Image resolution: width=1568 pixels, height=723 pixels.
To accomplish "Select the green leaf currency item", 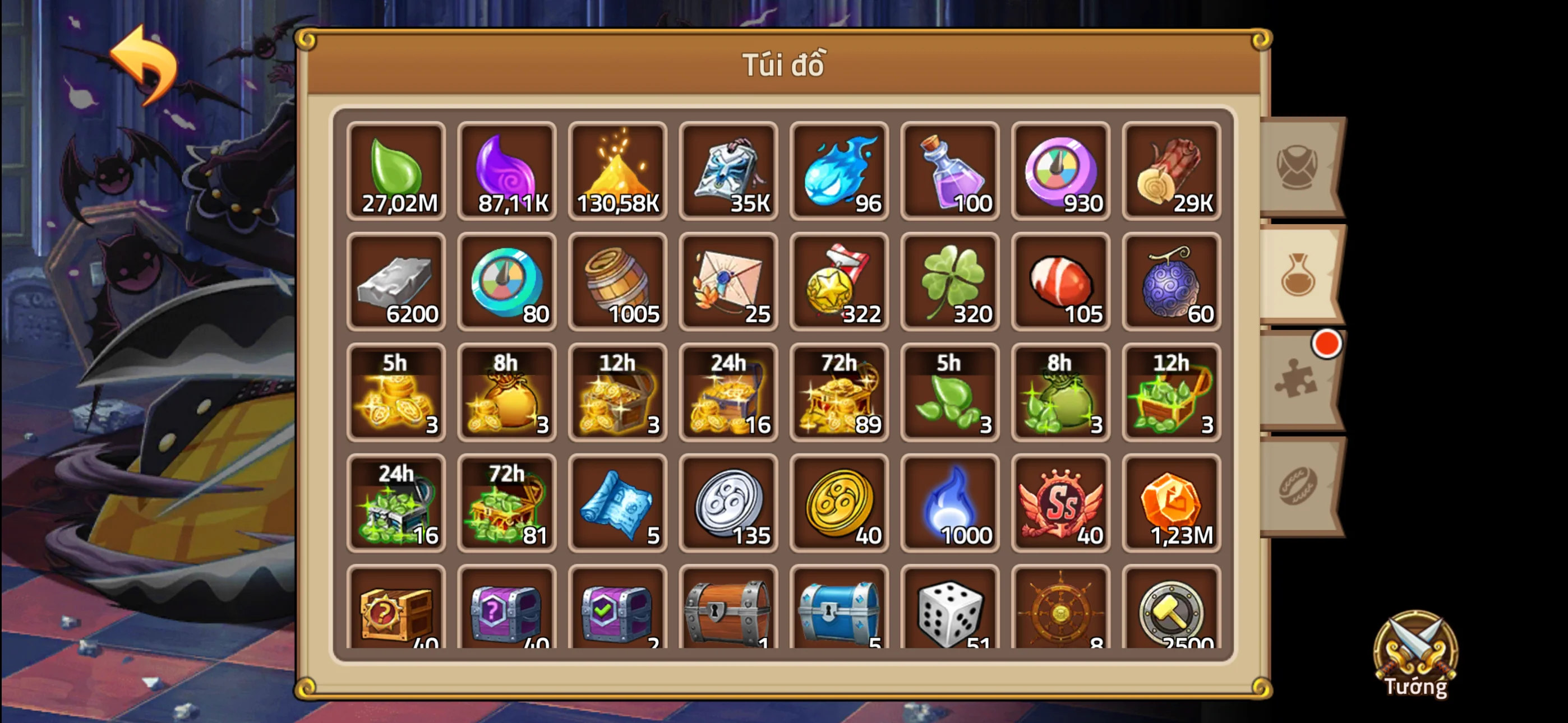I will (396, 172).
